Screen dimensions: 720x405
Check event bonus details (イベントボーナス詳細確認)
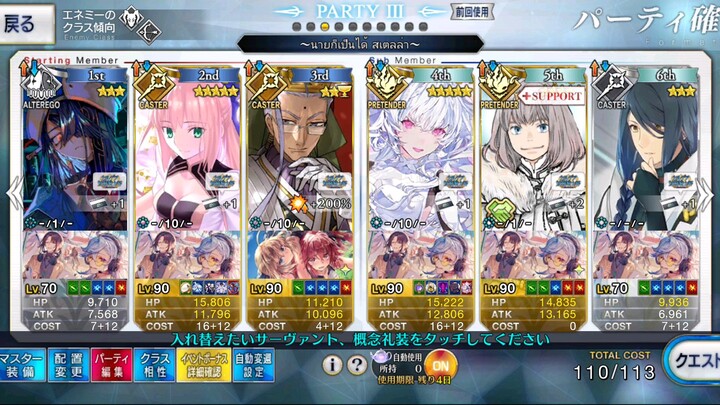203,365
